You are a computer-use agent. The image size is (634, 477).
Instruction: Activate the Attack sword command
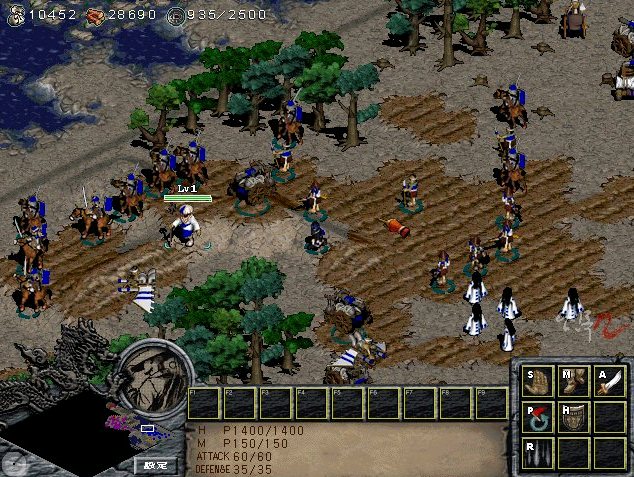coord(609,381)
